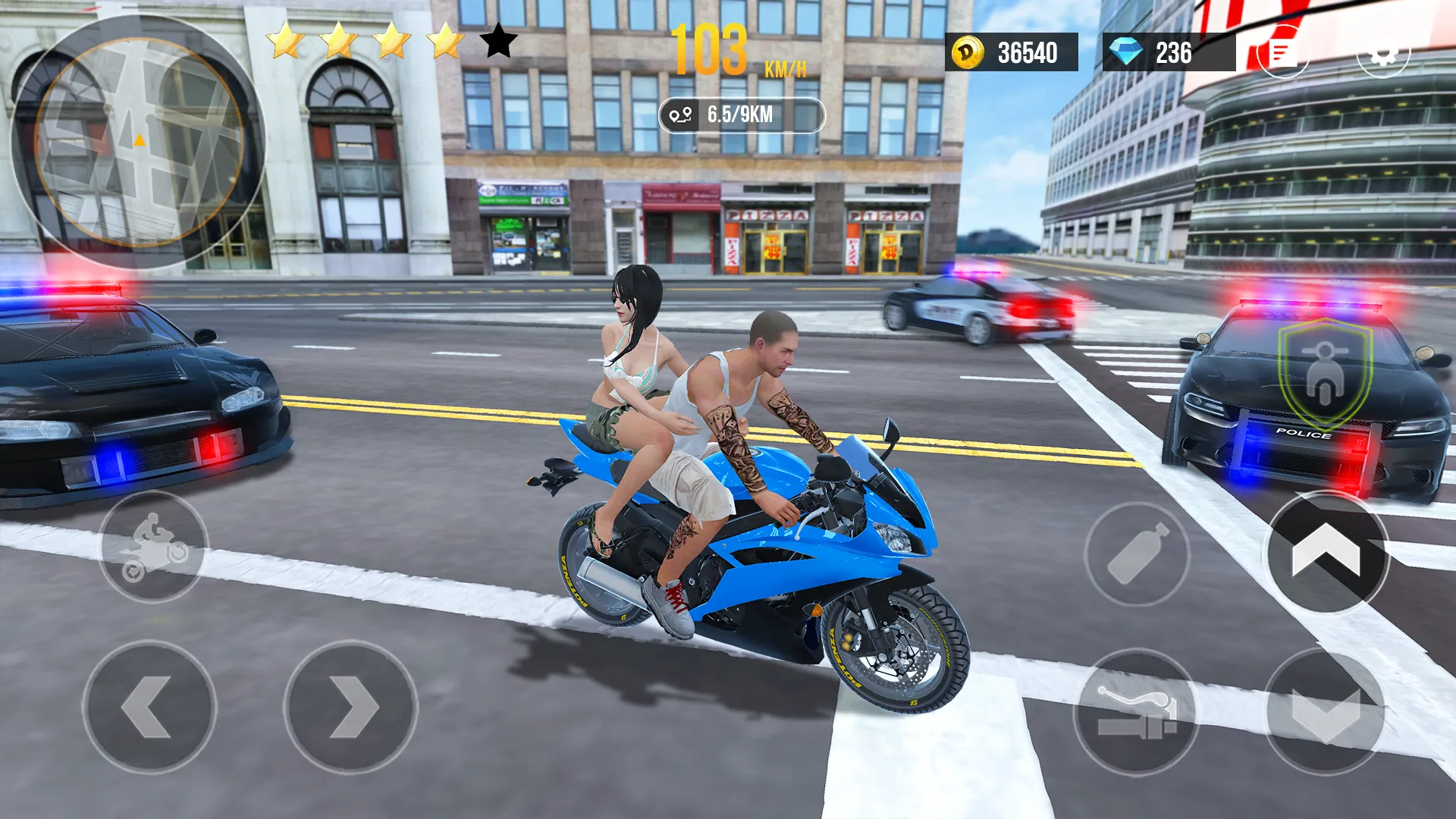
Task: Select the 6.5/9KM distance objective tracker
Action: click(x=741, y=115)
